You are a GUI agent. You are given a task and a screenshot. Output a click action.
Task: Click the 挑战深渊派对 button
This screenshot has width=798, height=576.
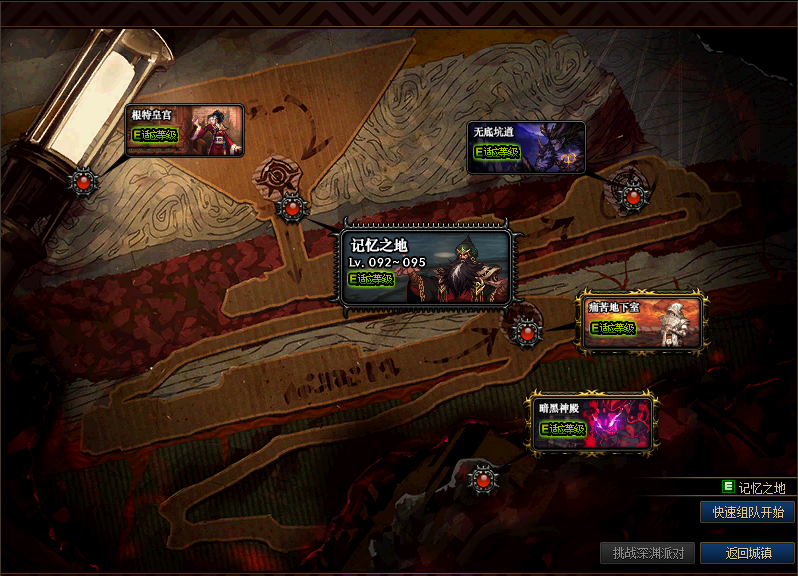(x=647, y=553)
